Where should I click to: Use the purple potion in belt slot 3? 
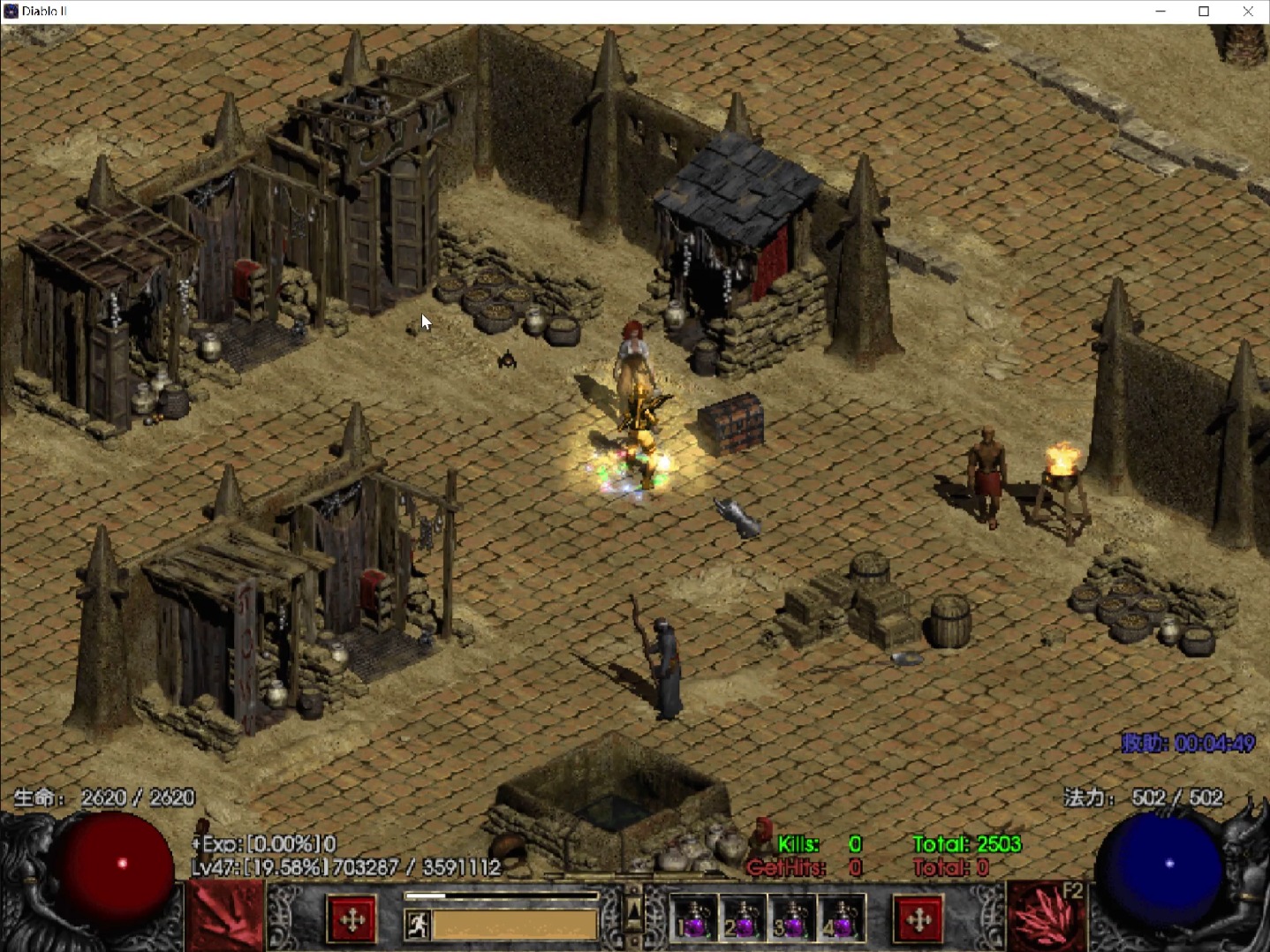click(x=792, y=919)
